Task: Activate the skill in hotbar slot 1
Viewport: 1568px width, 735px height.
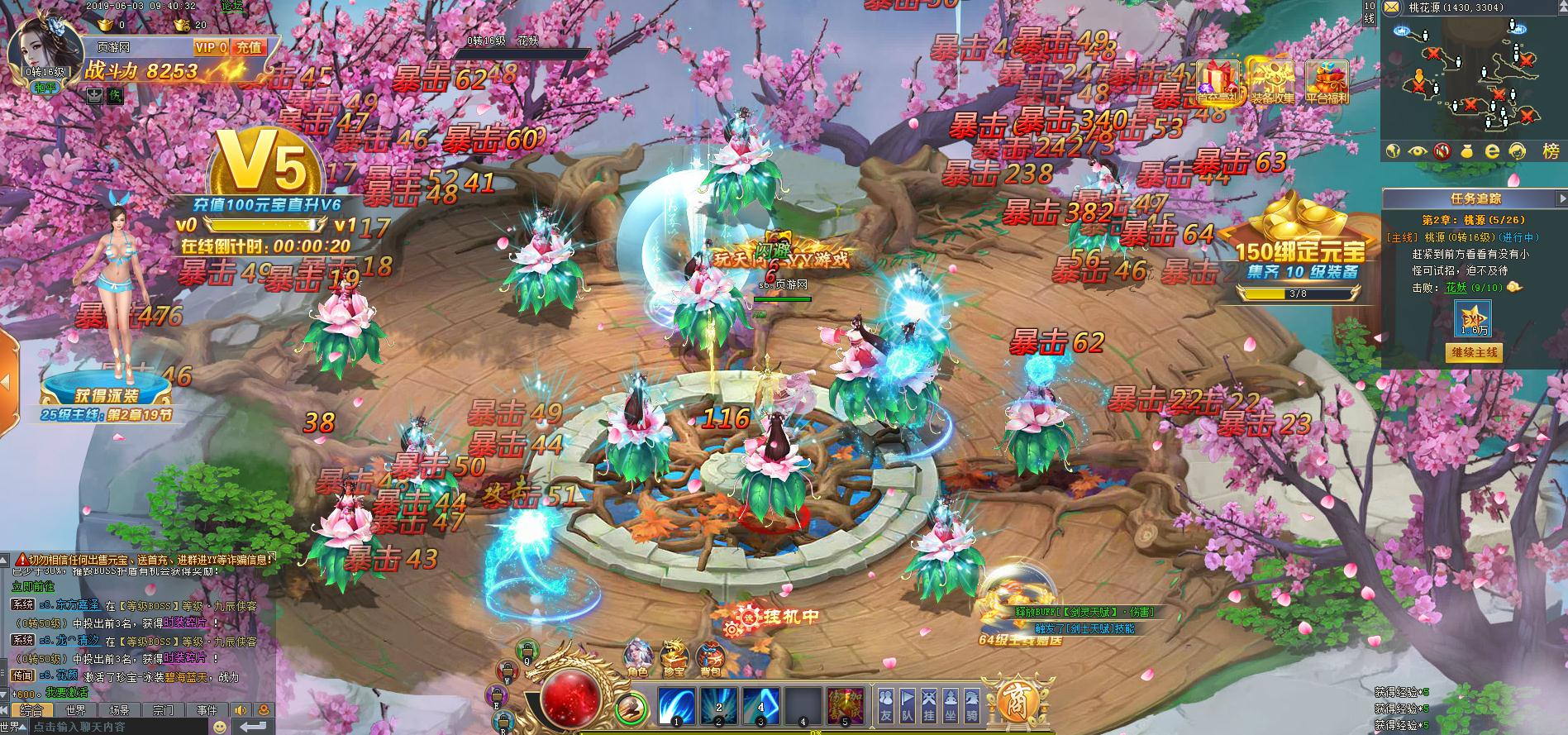Action: 677,707
